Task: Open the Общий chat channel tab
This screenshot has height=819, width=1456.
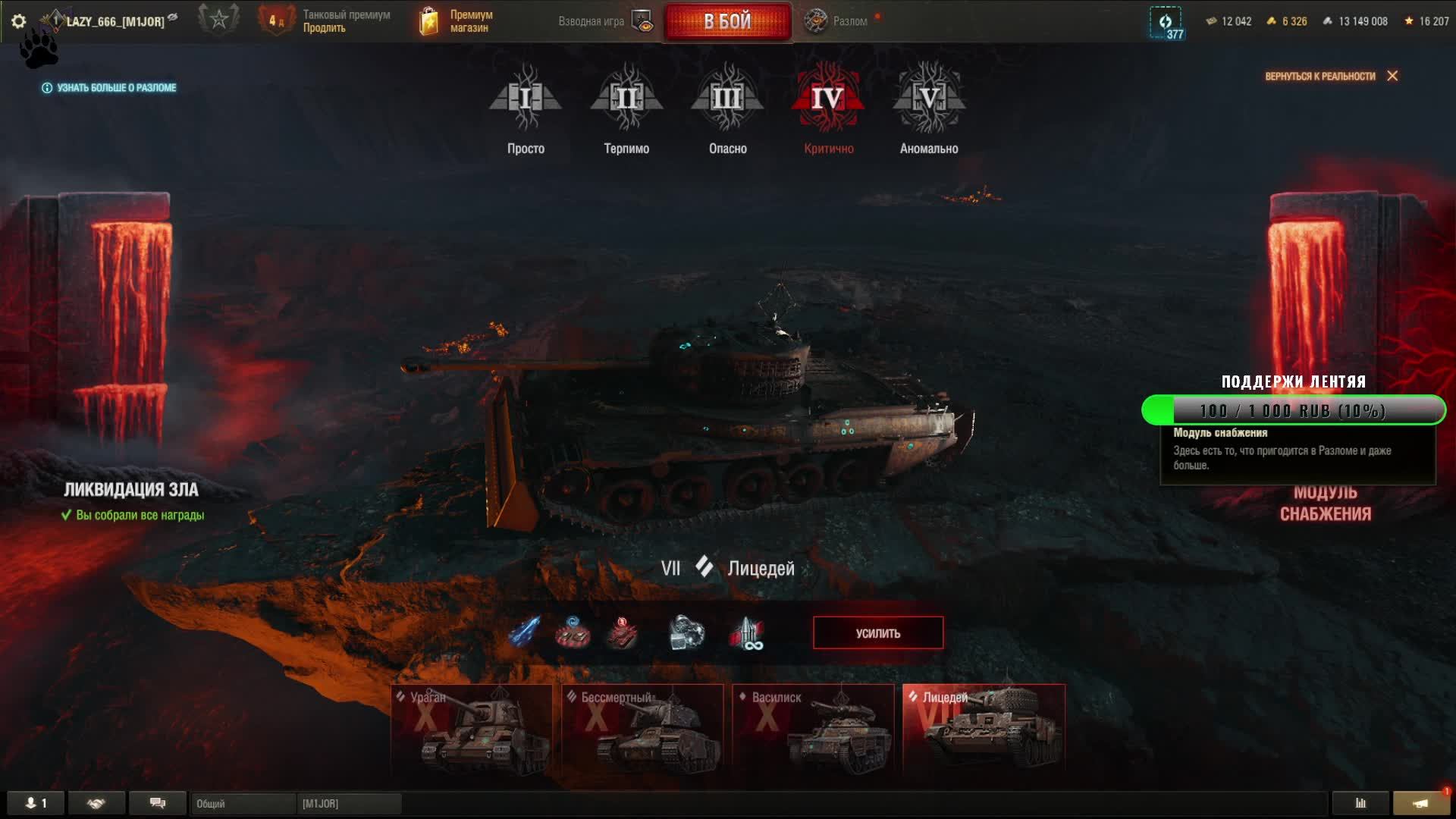Action: click(243, 803)
